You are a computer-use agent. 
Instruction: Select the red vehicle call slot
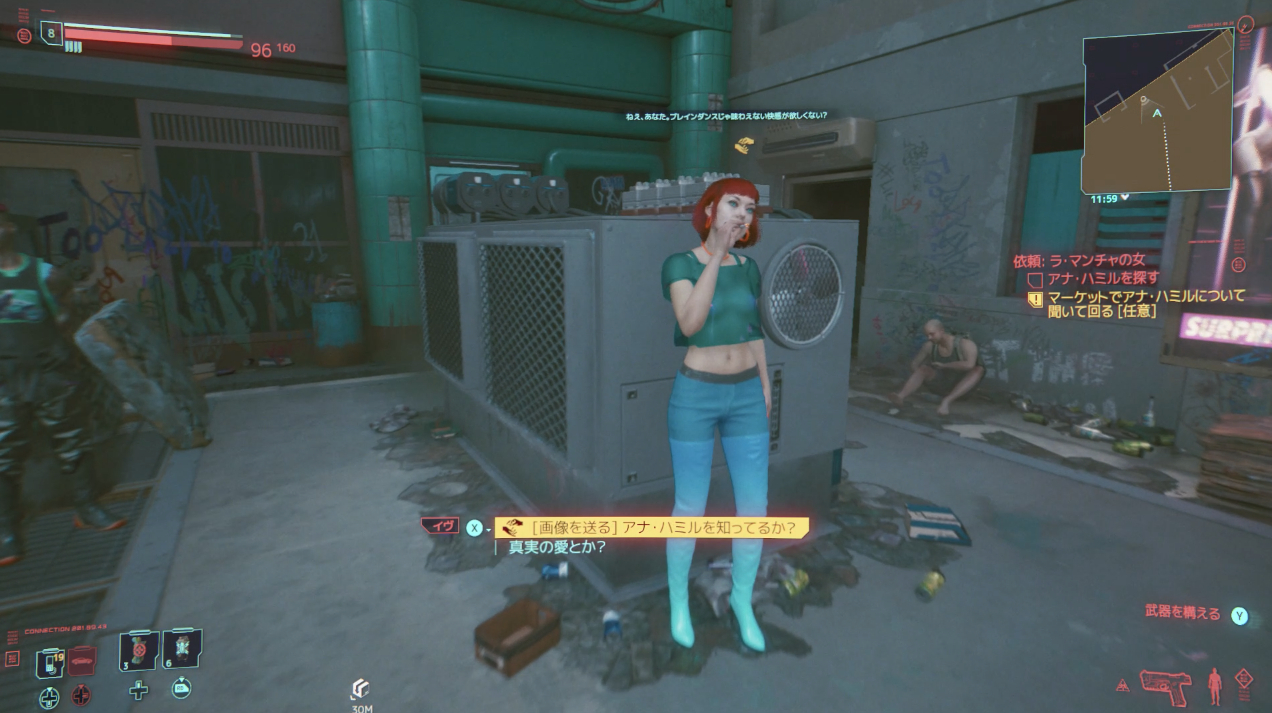(82, 661)
